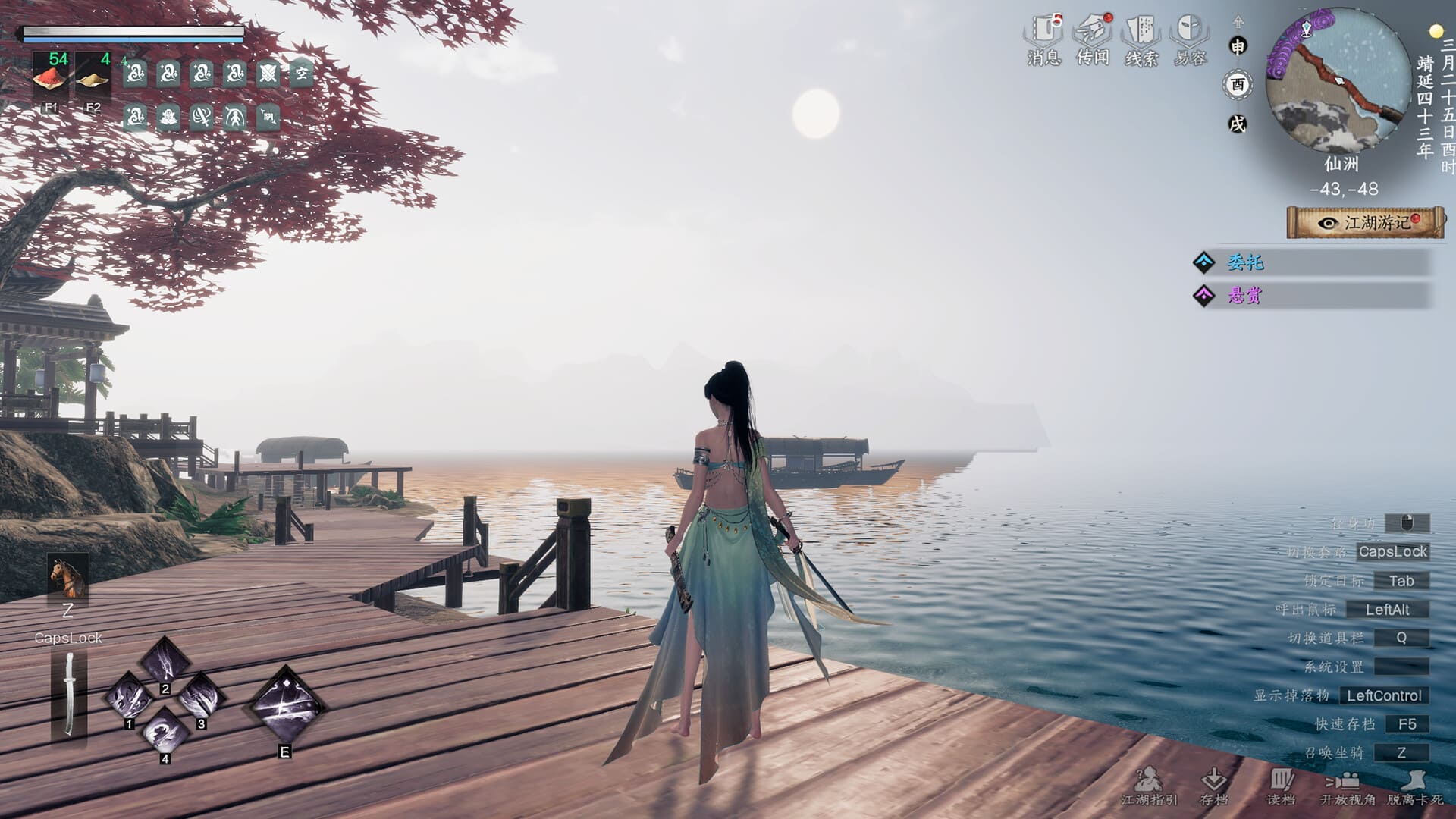1456x819 pixels.
Task: Open the 易容 disguise mask icon
Action: (1189, 39)
